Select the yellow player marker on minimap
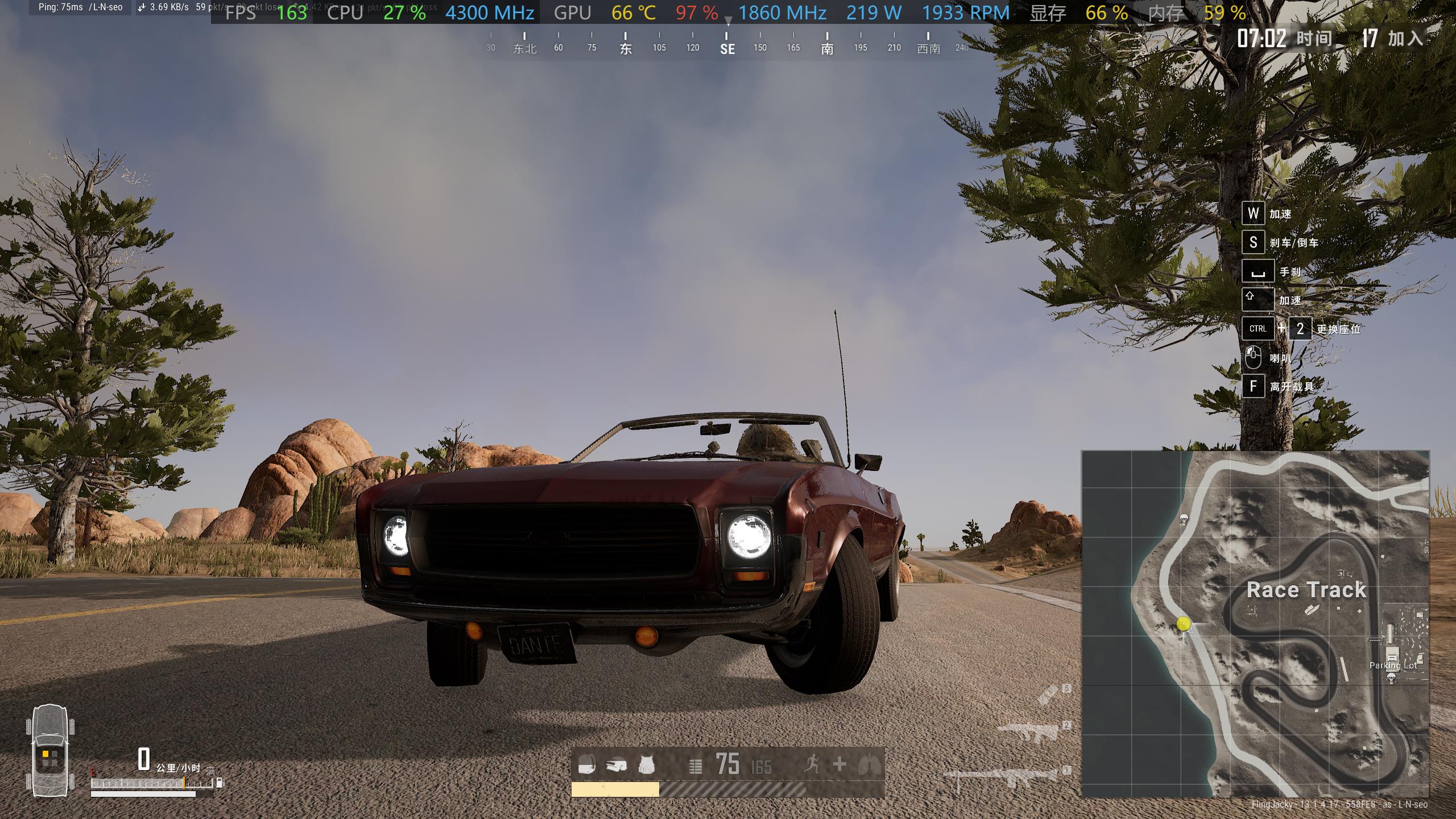Image resolution: width=1456 pixels, height=819 pixels. coord(1184,624)
